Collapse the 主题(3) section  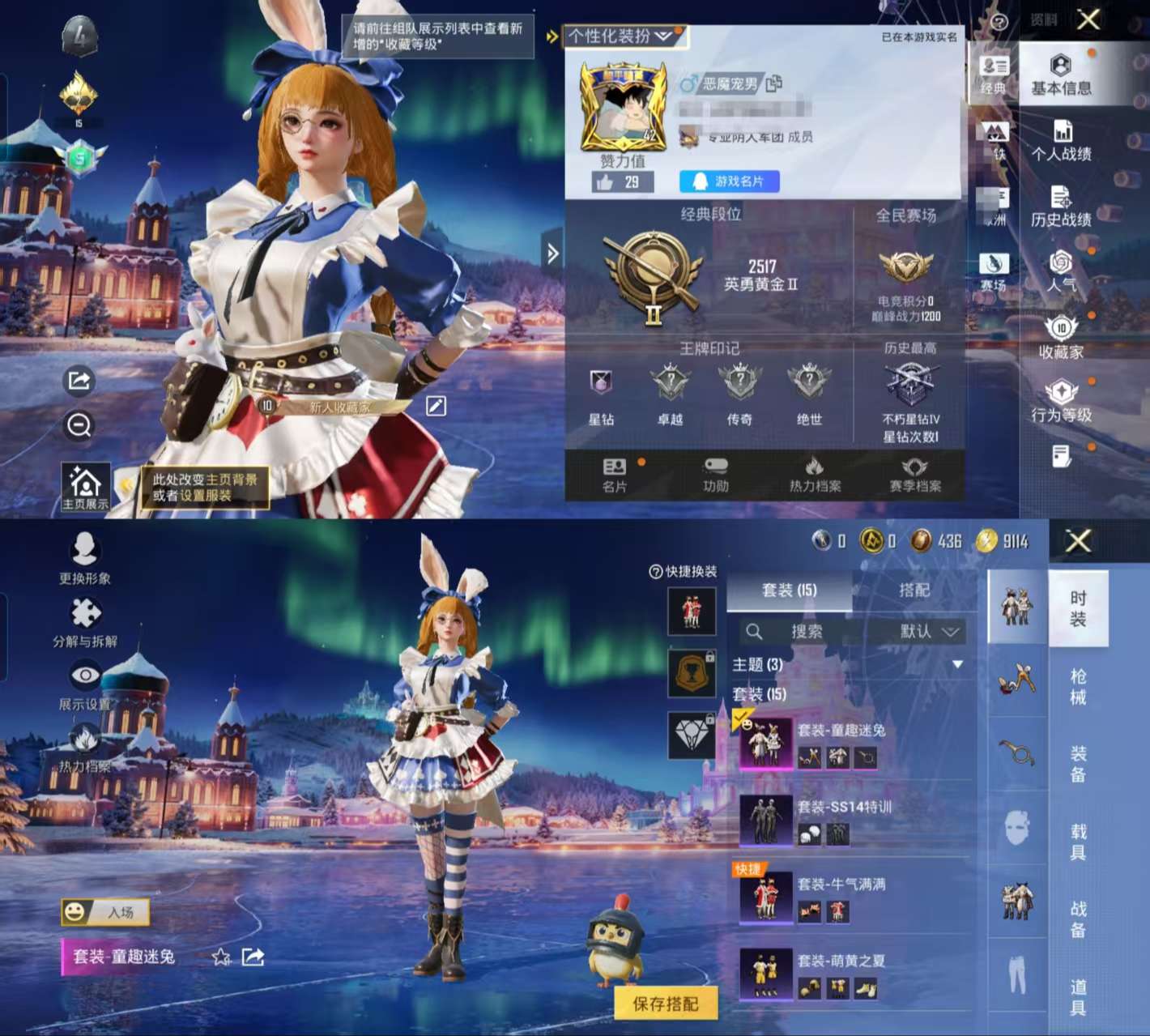click(x=957, y=663)
